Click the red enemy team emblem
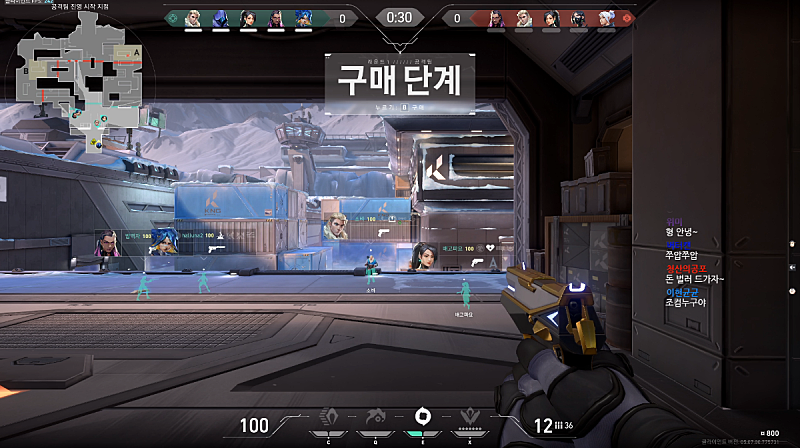This screenshot has height=448, width=800. click(x=628, y=17)
